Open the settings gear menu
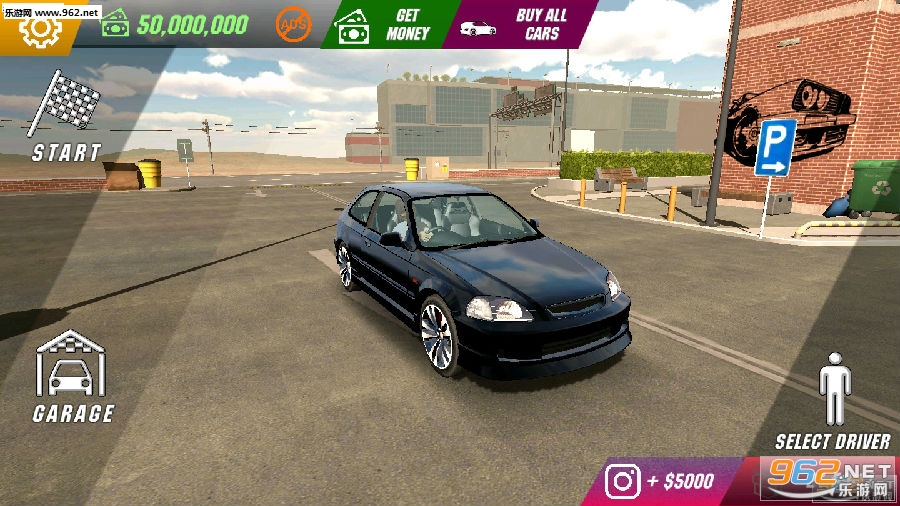Image resolution: width=900 pixels, height=506 pixels. 40,29
